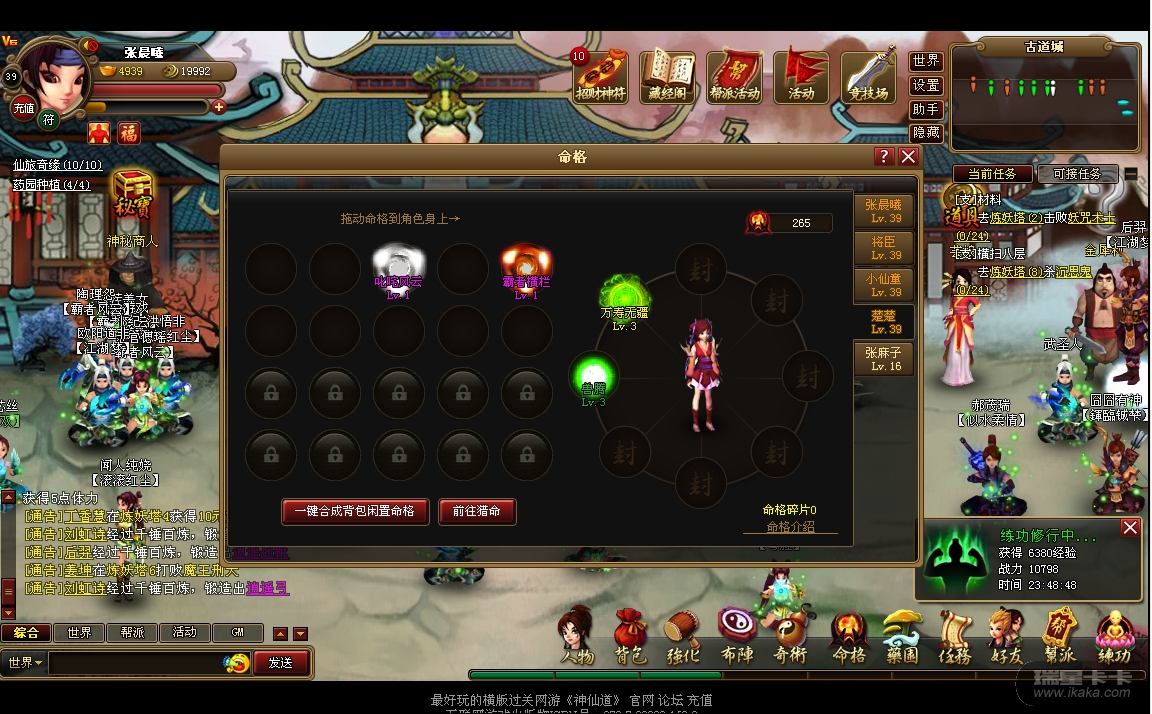Switch chat to 帮派 tab
Image resolution: width=1152 pixels, height=714 pixels.
pyautogui.click(x=133, y=633)
